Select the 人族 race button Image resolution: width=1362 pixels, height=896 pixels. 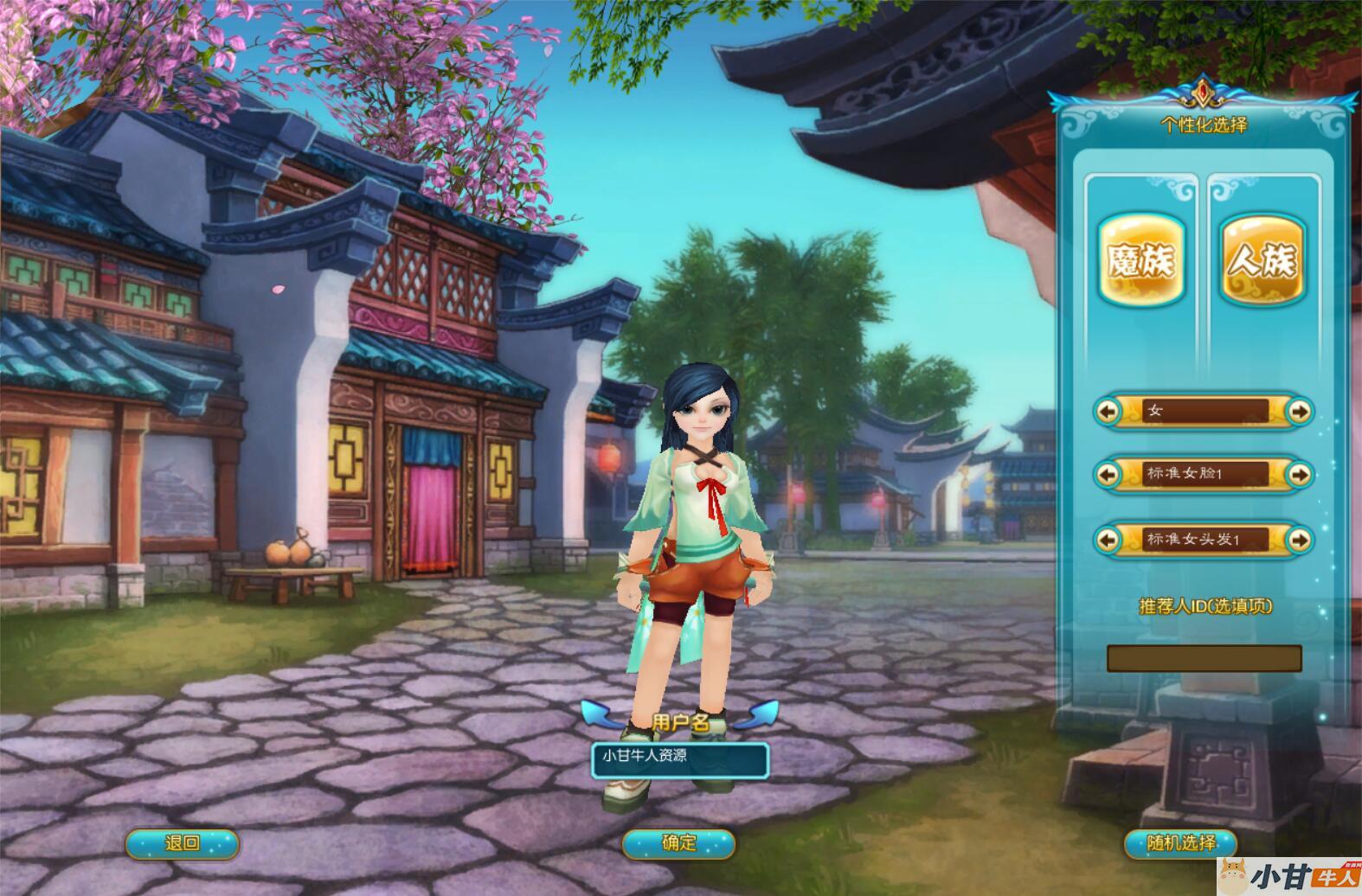click(1262, 259)
